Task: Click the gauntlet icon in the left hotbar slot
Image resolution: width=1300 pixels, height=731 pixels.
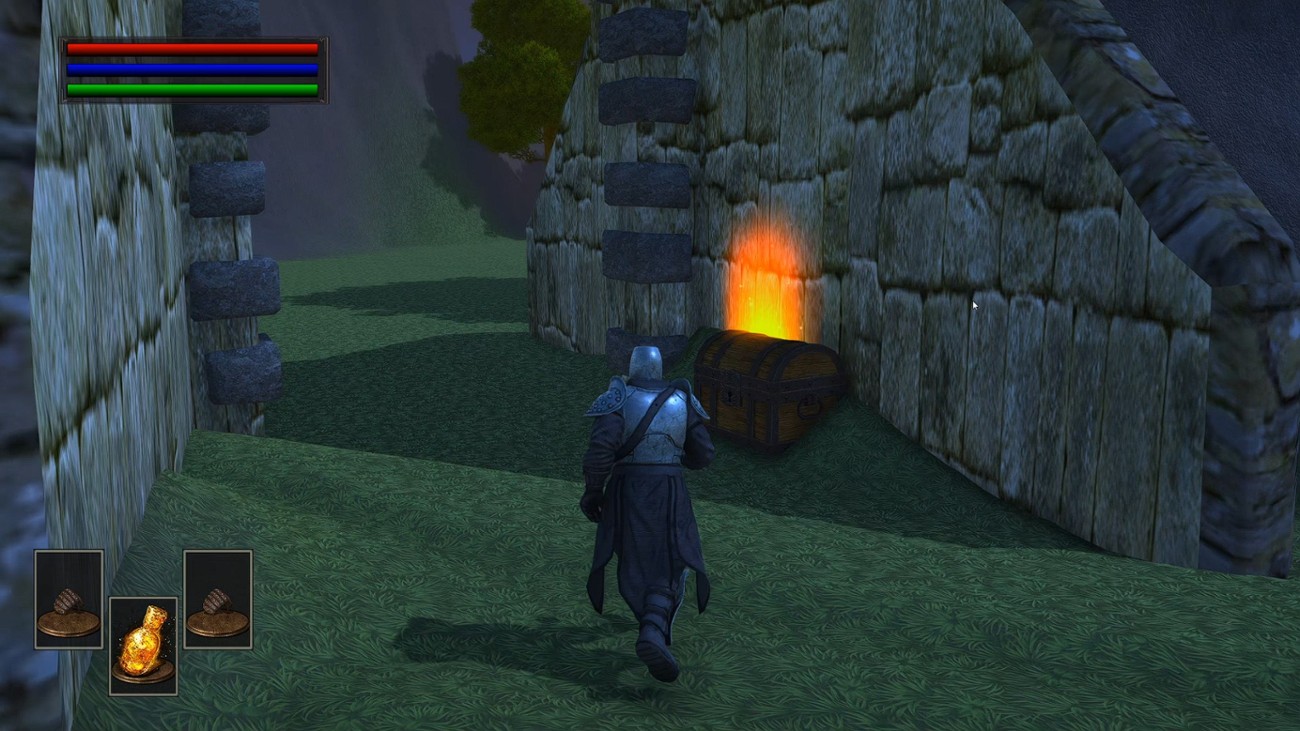Action: [67, 598]
